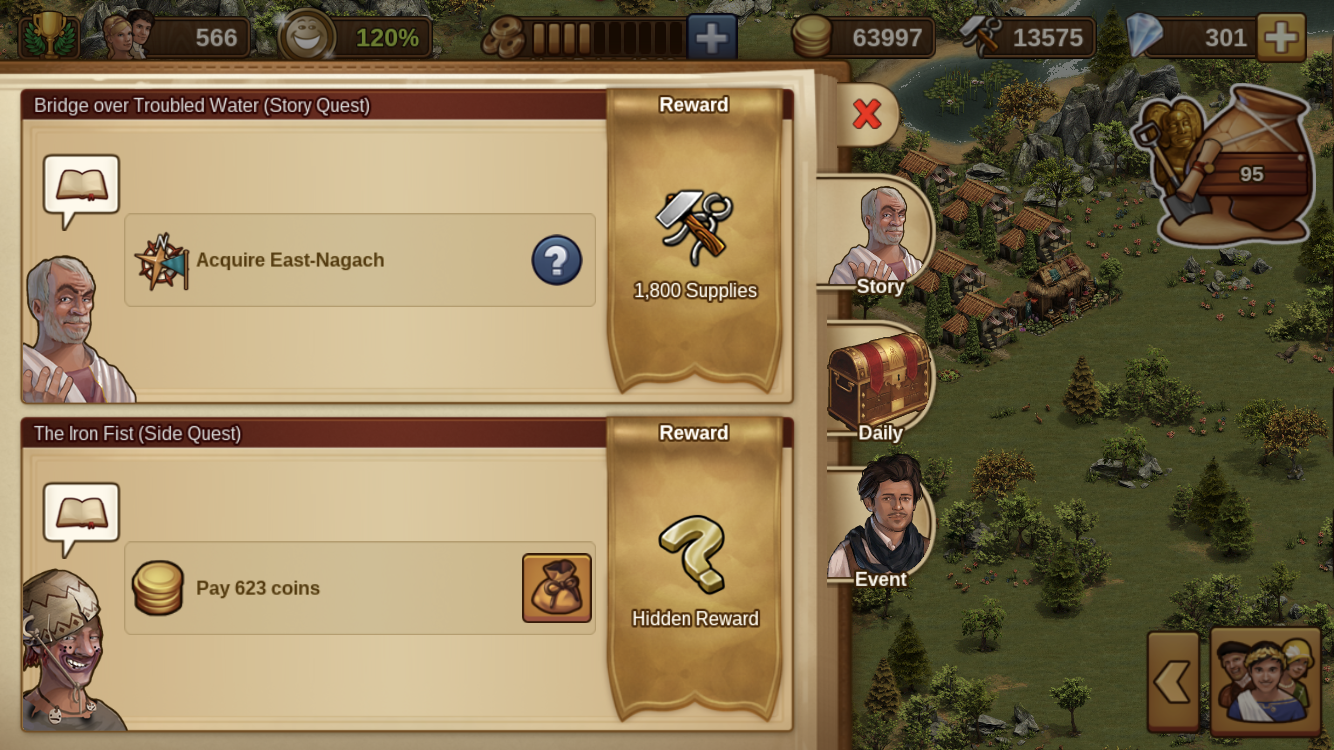Viewport: 1334px width, 750px height.
Task: Open the trophy ranking icon
Action: click(48, 36)
